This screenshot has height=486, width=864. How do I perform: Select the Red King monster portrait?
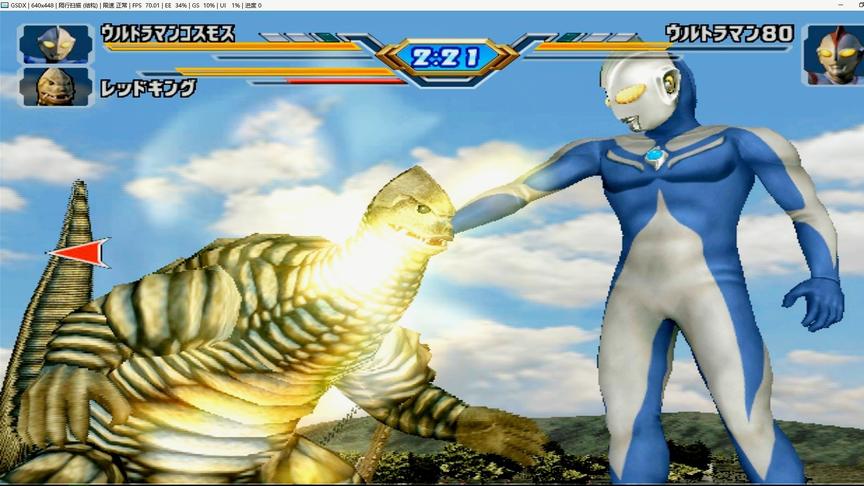pyautogui.click(x=56, y=87)
